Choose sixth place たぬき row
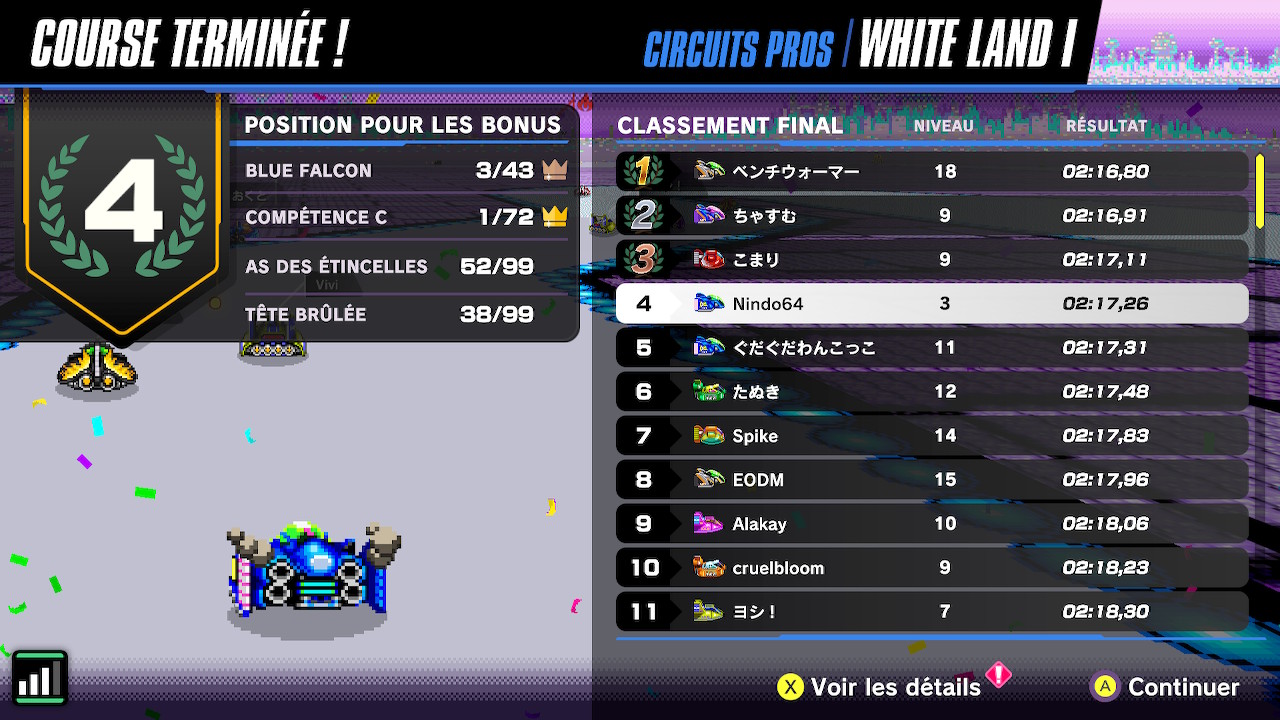Screen dimensions: 1280x720 click(931, 392)
